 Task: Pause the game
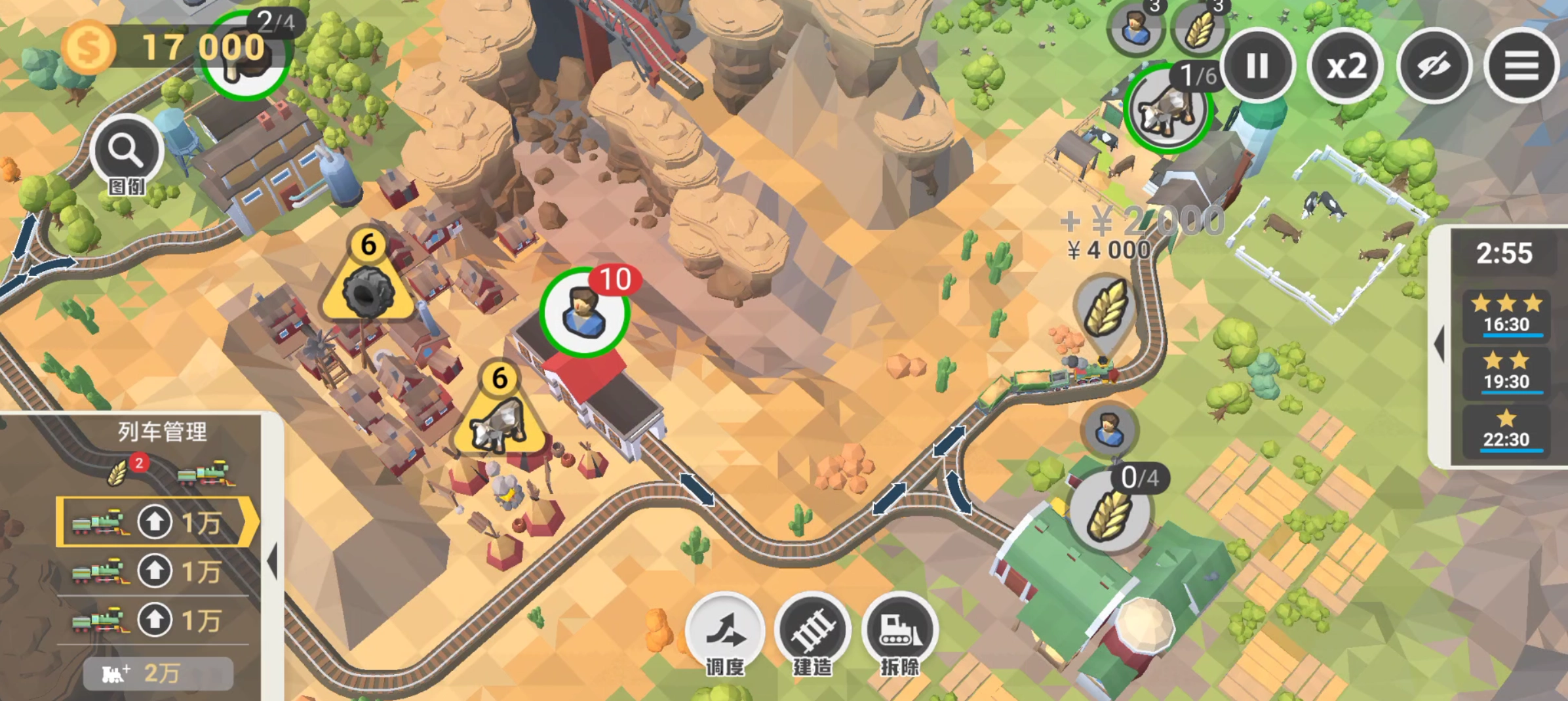1257,66
